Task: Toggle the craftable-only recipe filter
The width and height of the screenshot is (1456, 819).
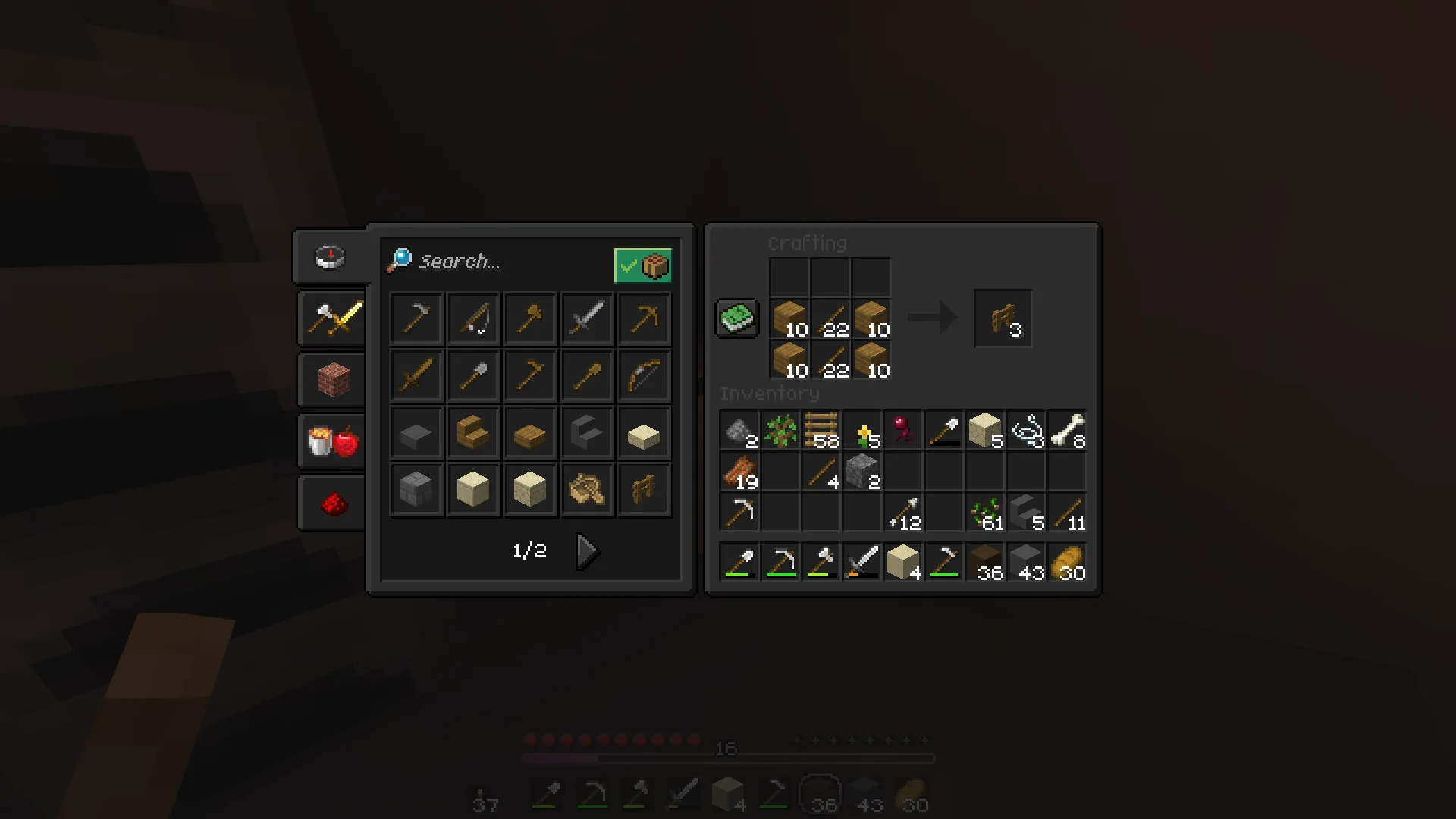Action: (x=642, y=265)
